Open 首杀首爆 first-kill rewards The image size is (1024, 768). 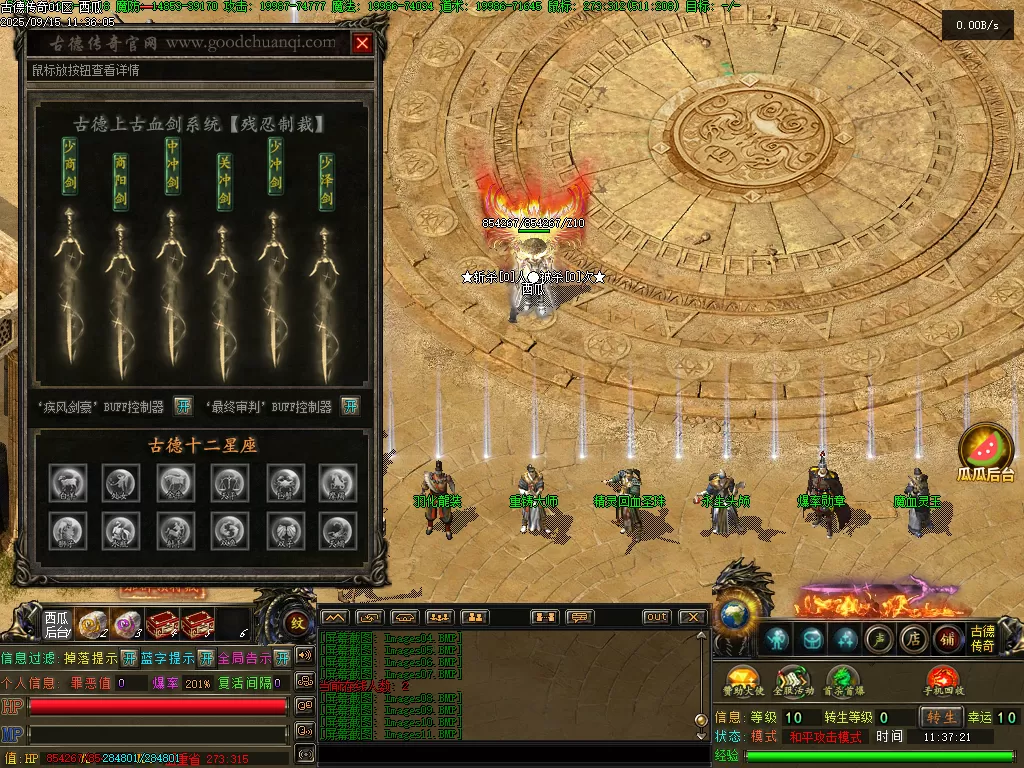pyautogui.click(x=843, y=681)
